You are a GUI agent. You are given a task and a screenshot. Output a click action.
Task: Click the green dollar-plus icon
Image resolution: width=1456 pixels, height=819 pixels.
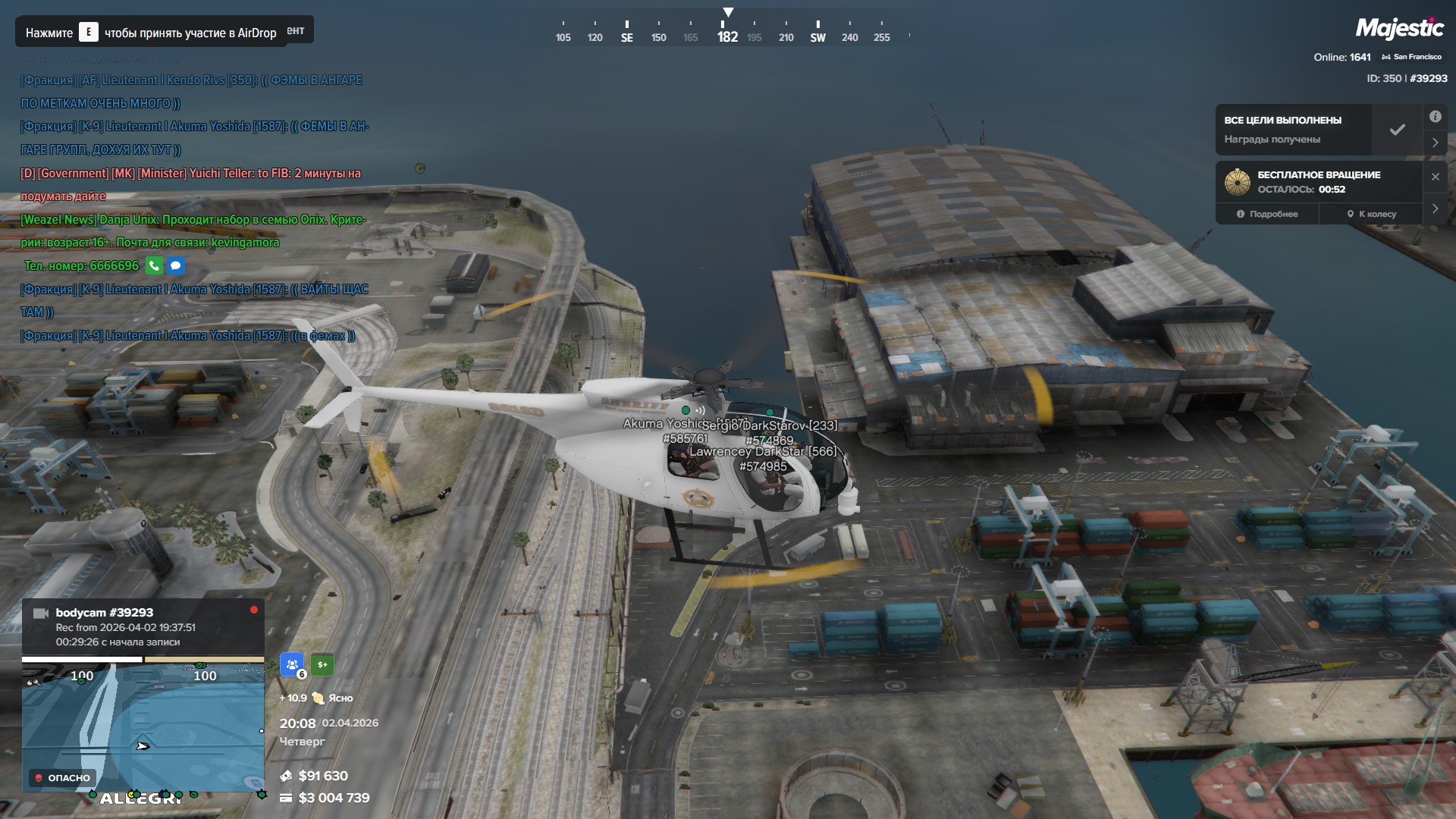pos(322,665)
